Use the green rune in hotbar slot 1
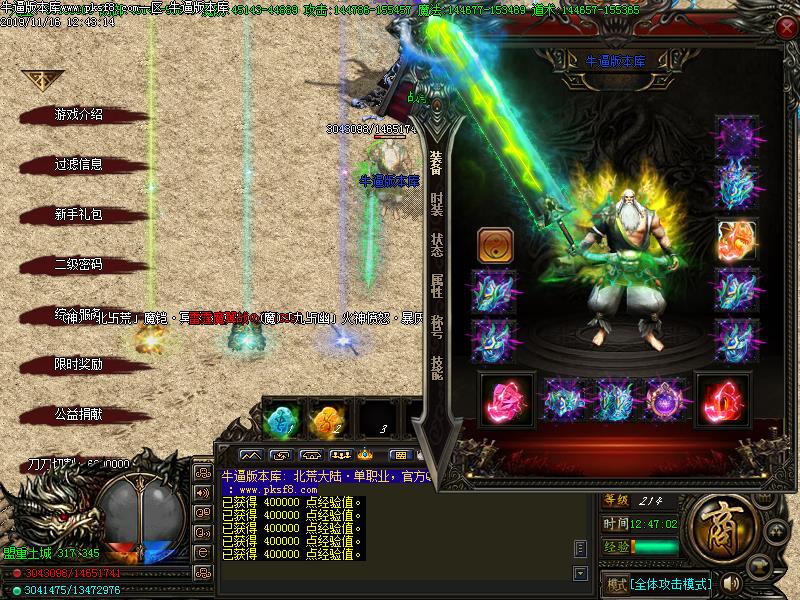Image resolution: width=800 pixels, height=600 pixels. click(x=281, y=419)
